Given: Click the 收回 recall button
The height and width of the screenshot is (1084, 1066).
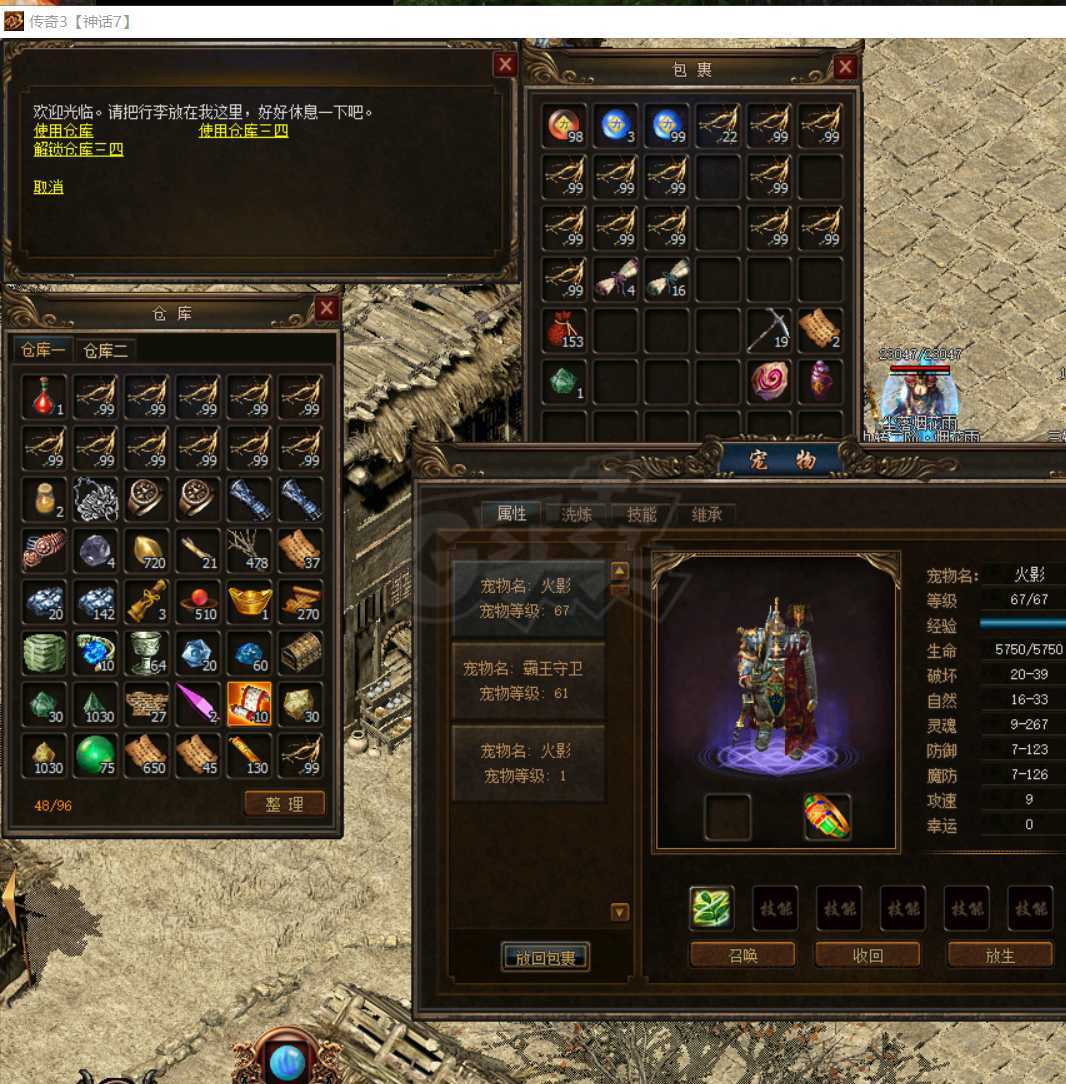Looking at the screenshot, I should (x=867, y=955).
